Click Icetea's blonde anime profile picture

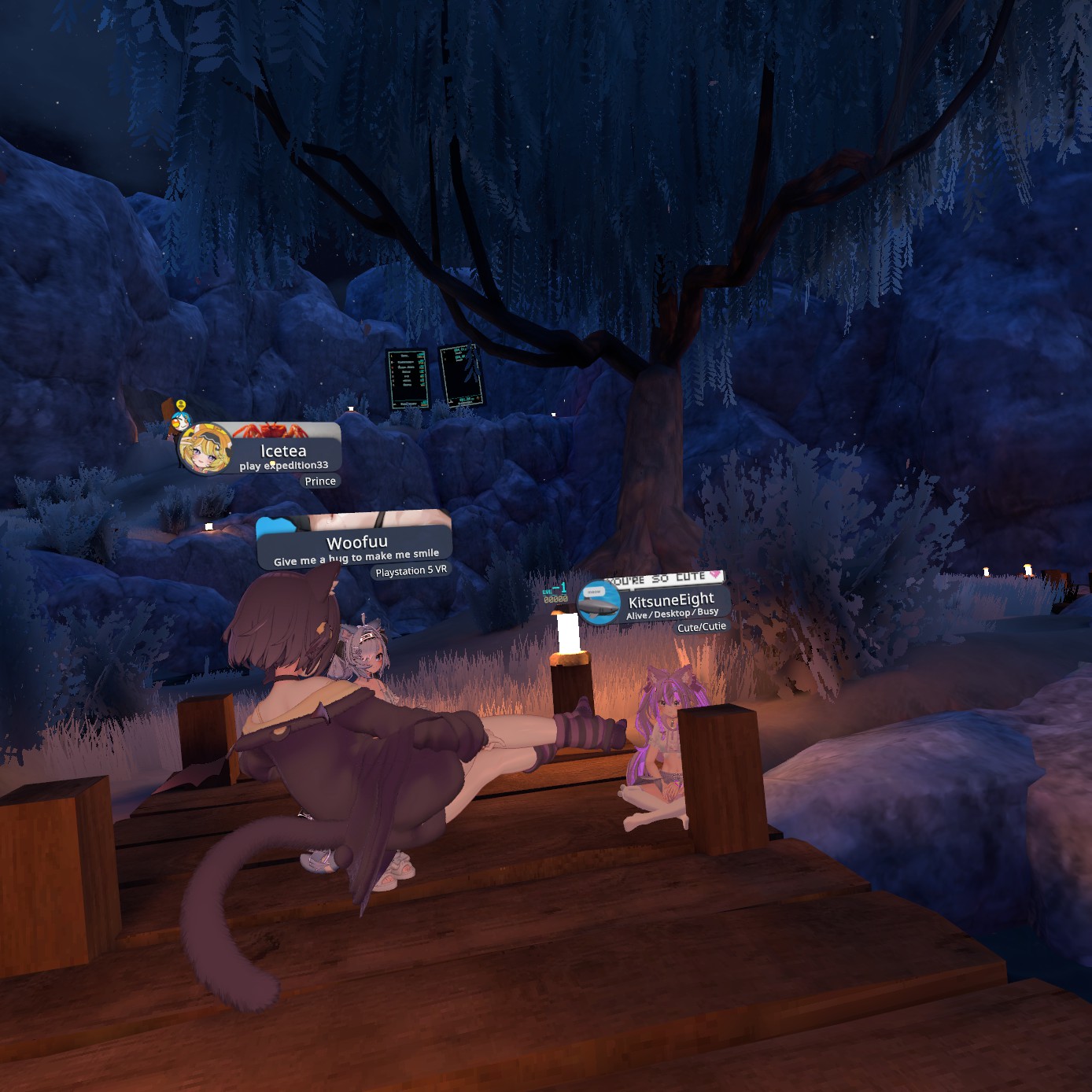(x=205, y=450)
